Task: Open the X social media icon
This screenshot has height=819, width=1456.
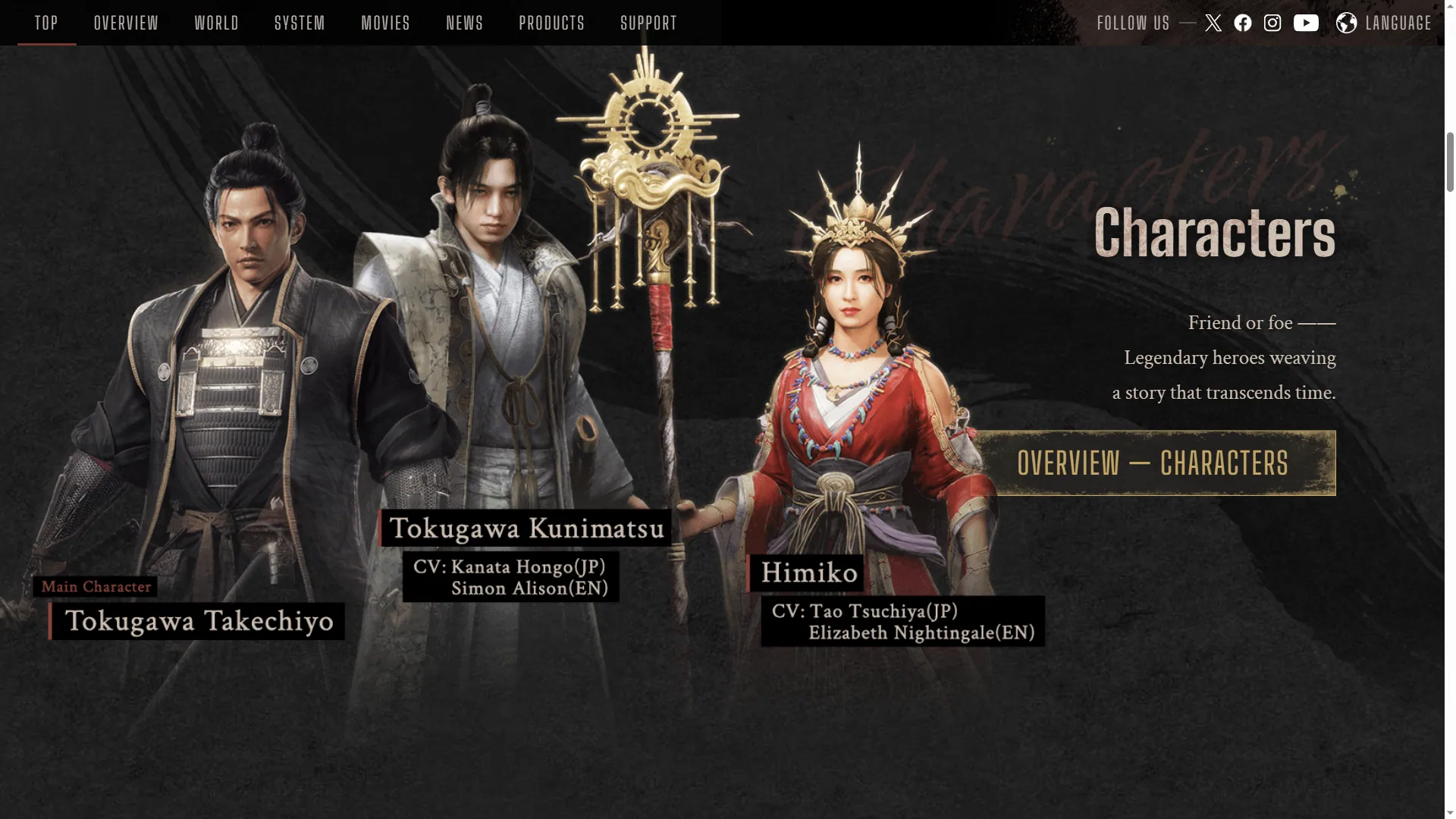Action: pyautogui.click(x=1213, y=23)
